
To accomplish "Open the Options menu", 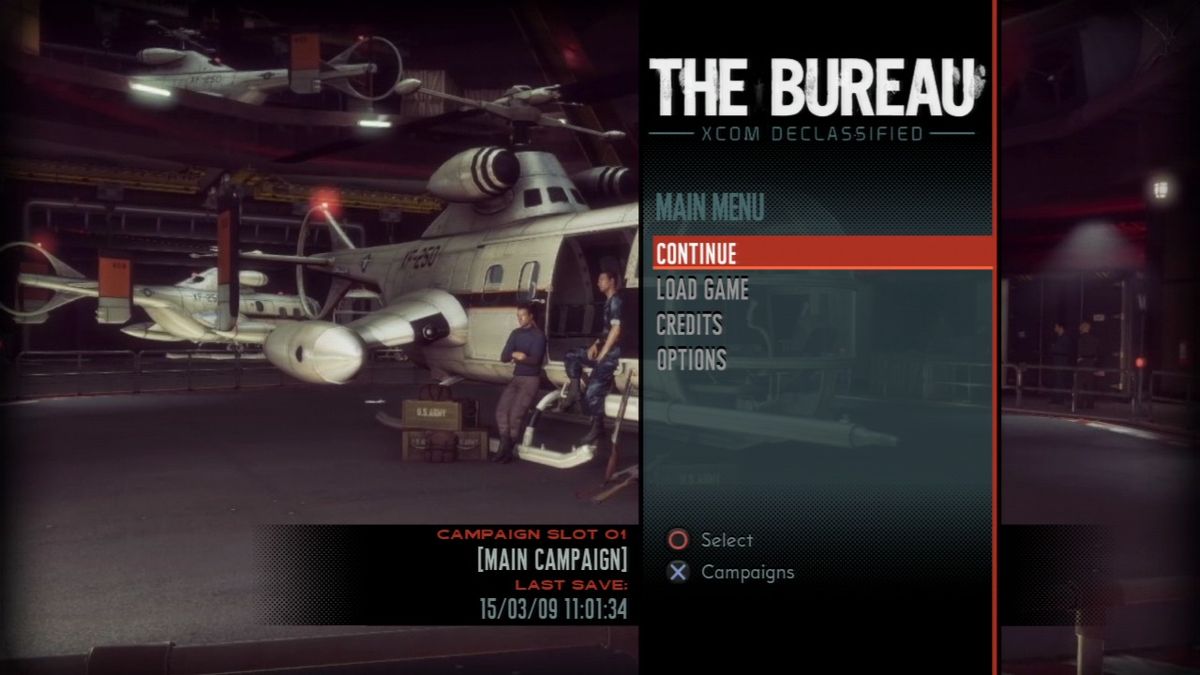I will pos(691,360).
